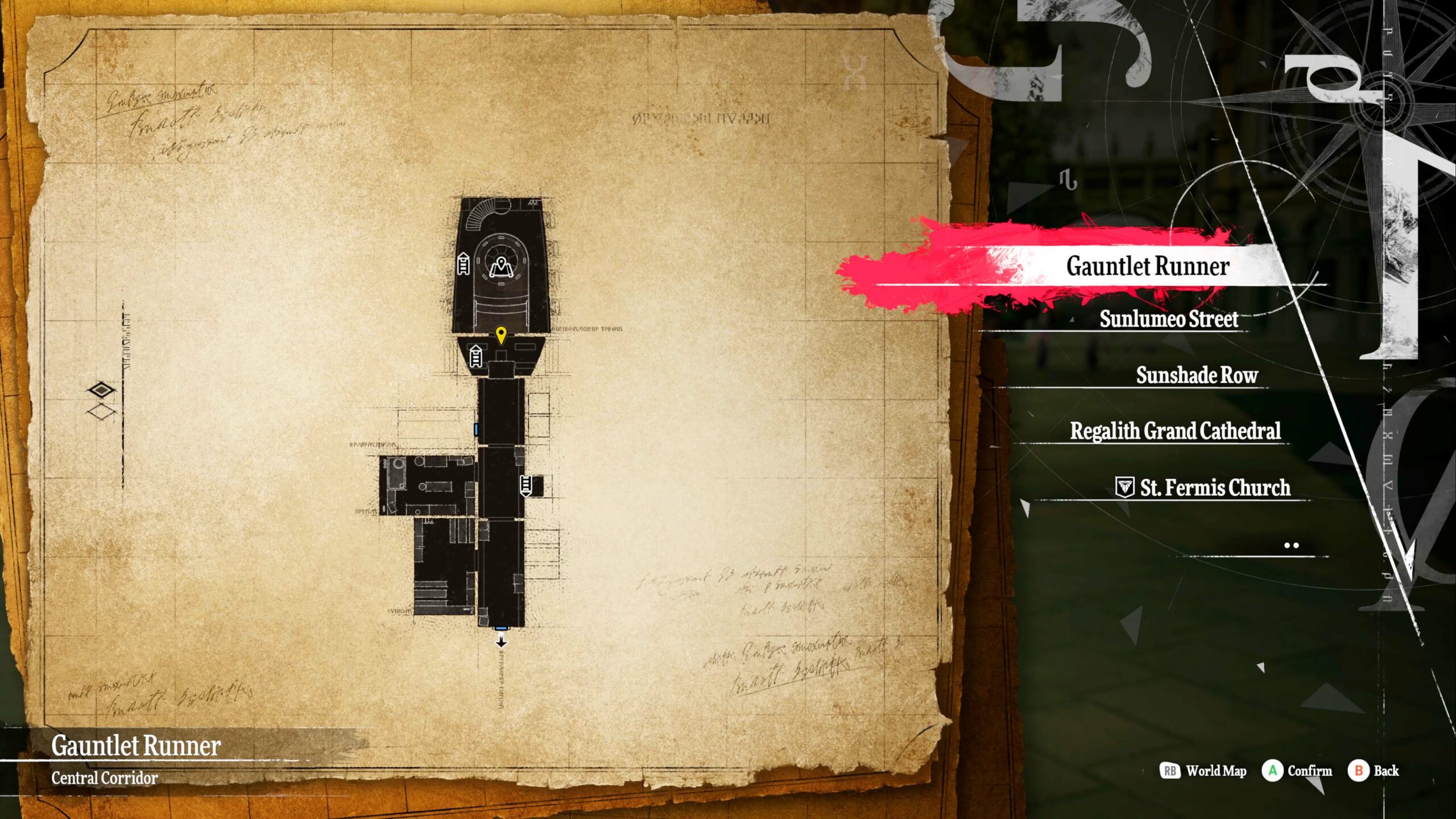Choose St. Fermis Church destination
The image size is (1456, 819).
[x=1214, y=488]
